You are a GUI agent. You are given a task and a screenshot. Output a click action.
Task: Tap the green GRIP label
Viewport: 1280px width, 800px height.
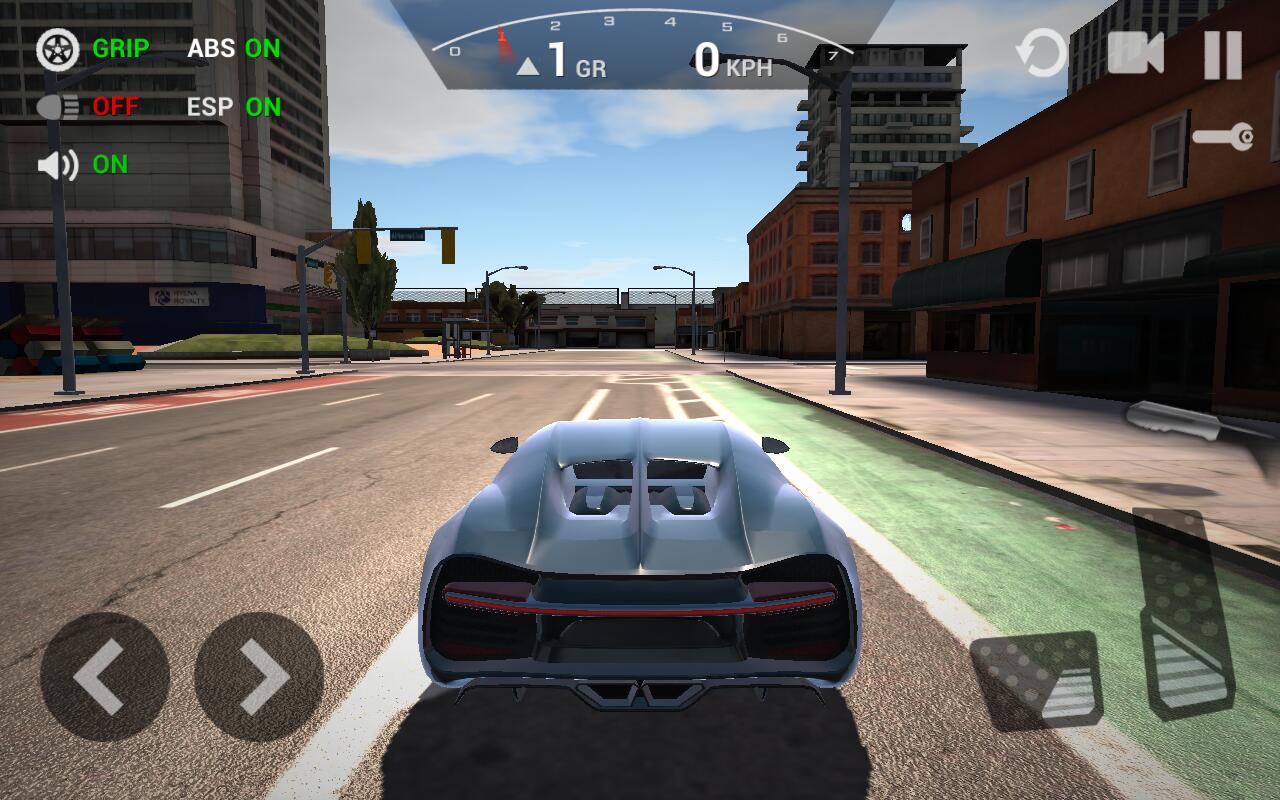tap(120, 48)
